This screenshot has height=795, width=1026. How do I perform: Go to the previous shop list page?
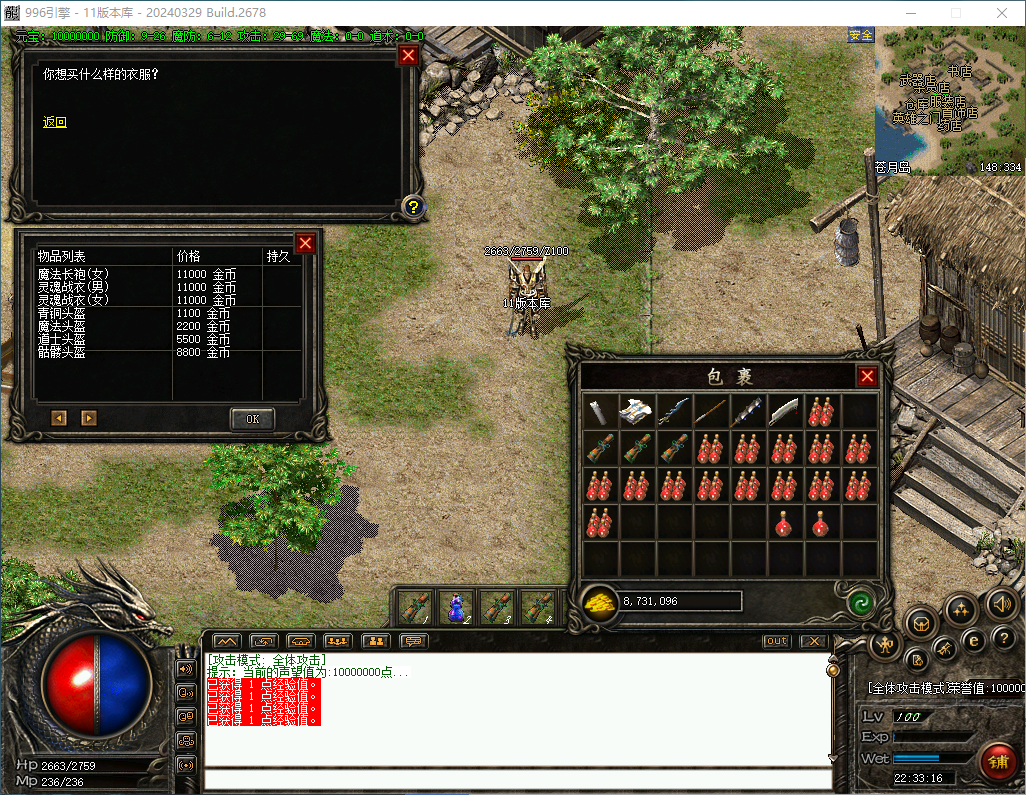pos(59,418)
